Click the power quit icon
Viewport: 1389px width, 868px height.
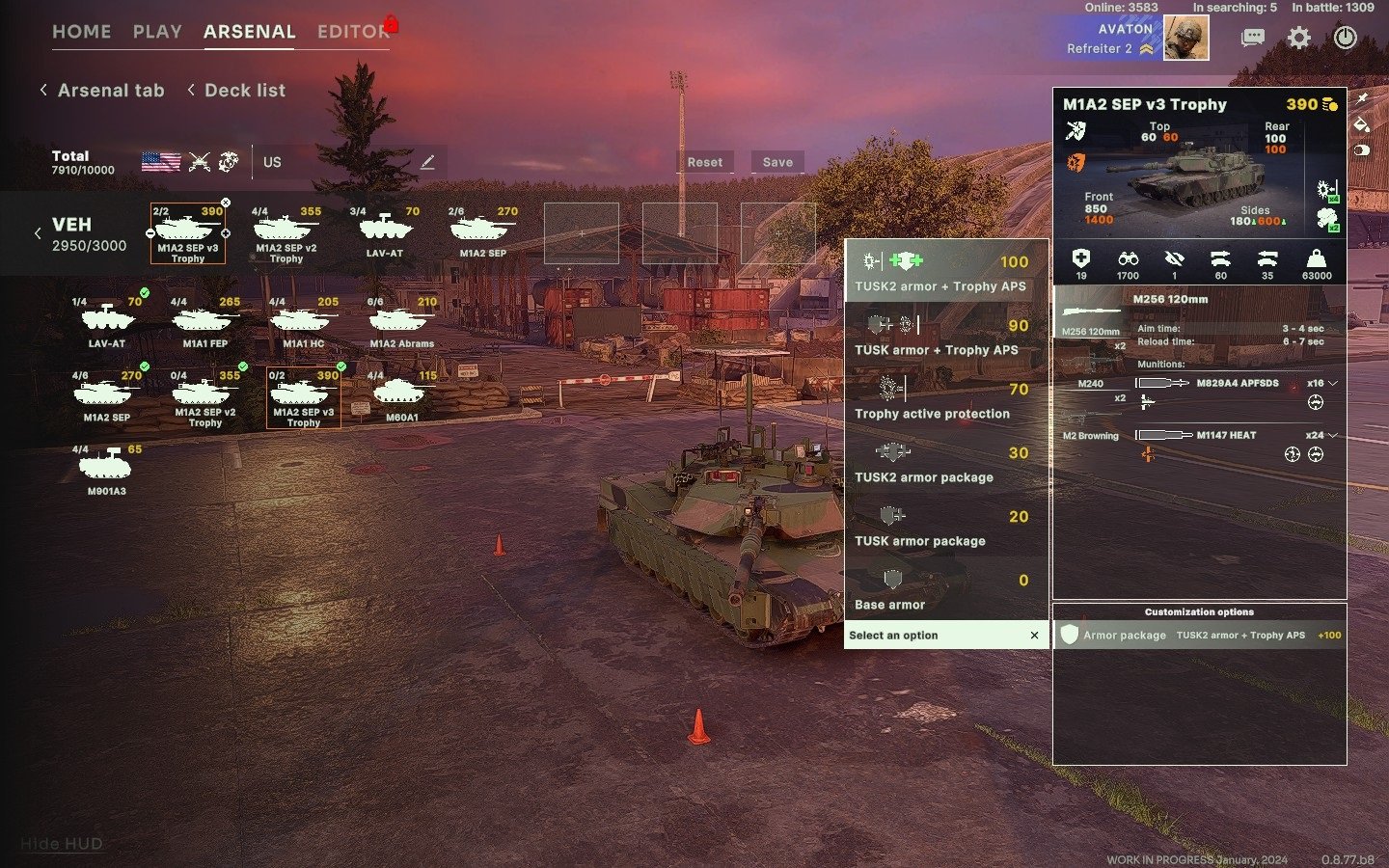[1345, 38]
